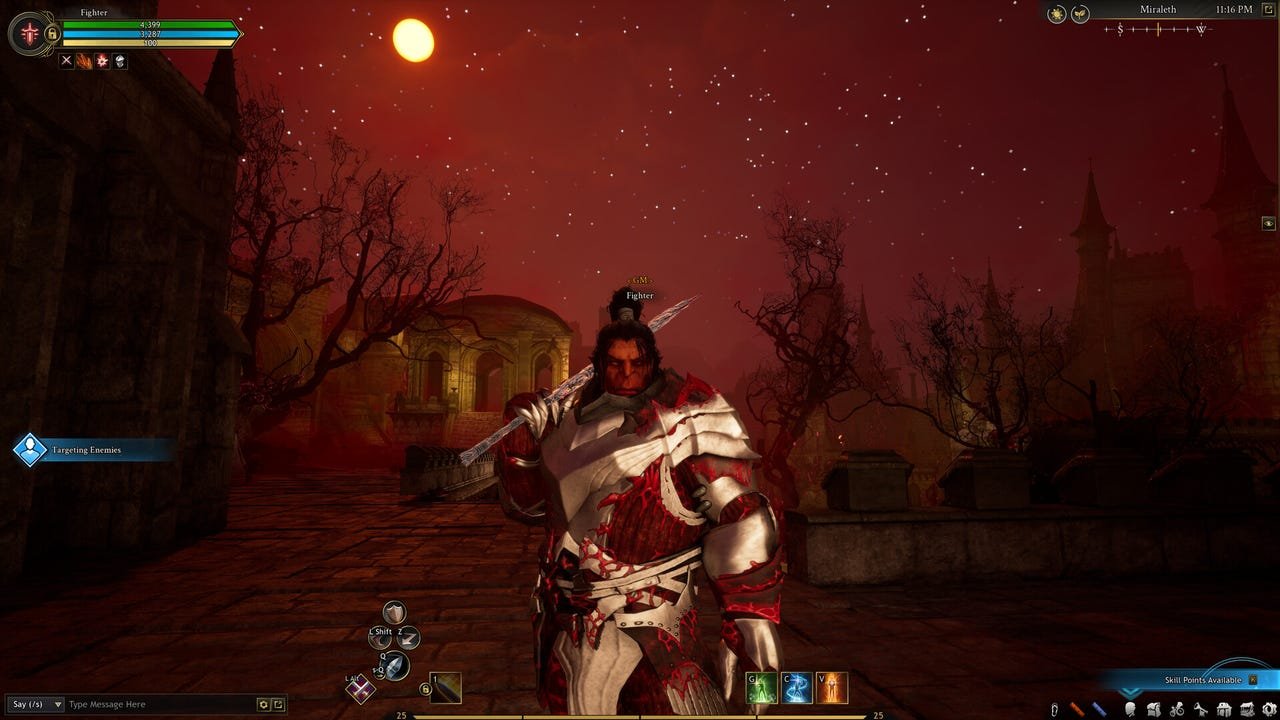Open the inventory bag icon
This screenshot has height=720, width=1280.
click(1154, 708)
